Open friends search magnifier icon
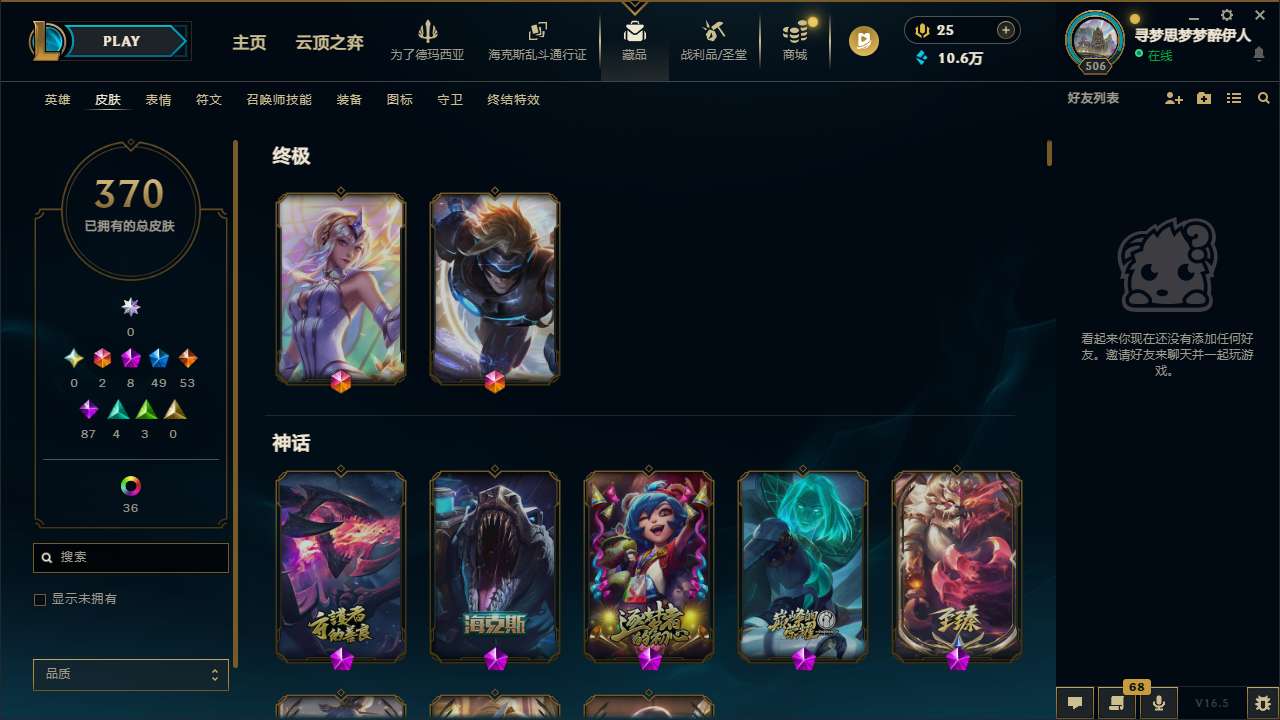 (1263, 98)
